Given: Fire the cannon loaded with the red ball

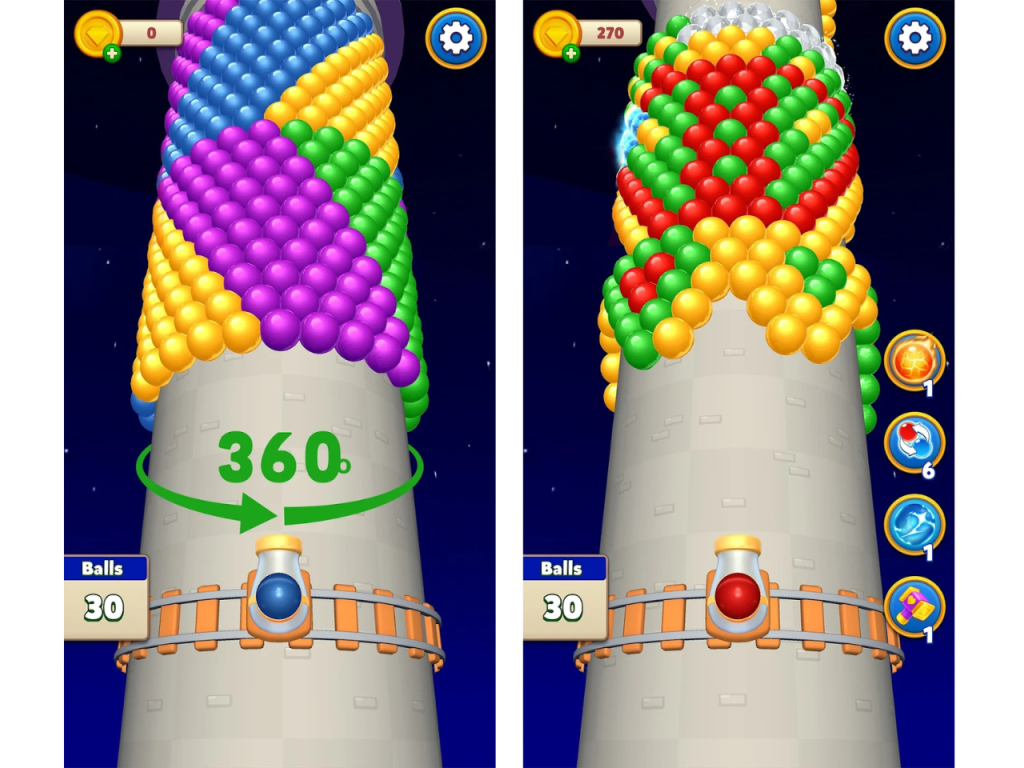Looking at the screenshot, I should coord(738,594).
